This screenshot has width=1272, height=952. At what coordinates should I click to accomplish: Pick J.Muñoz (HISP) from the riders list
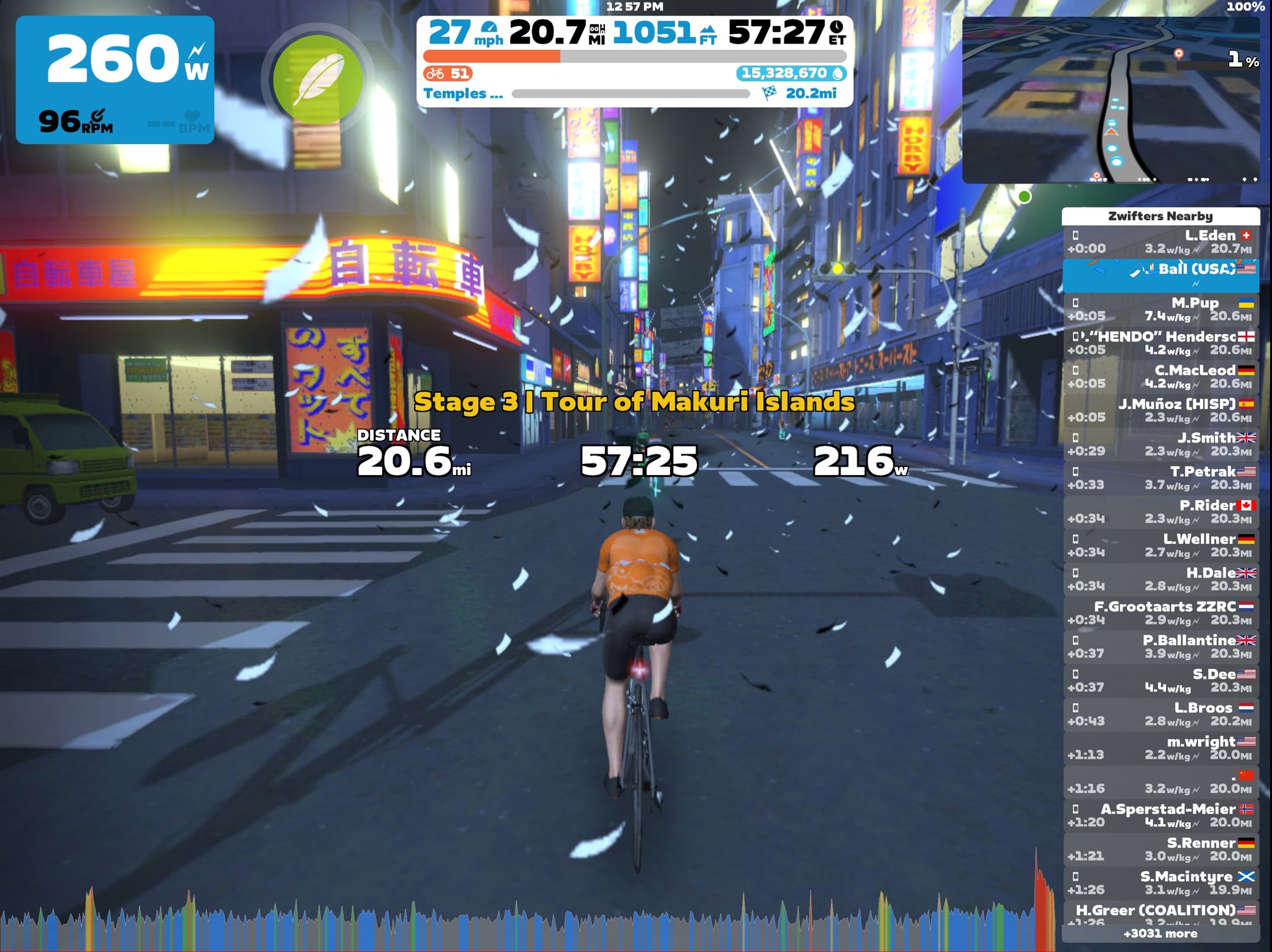coord(1160,410)
